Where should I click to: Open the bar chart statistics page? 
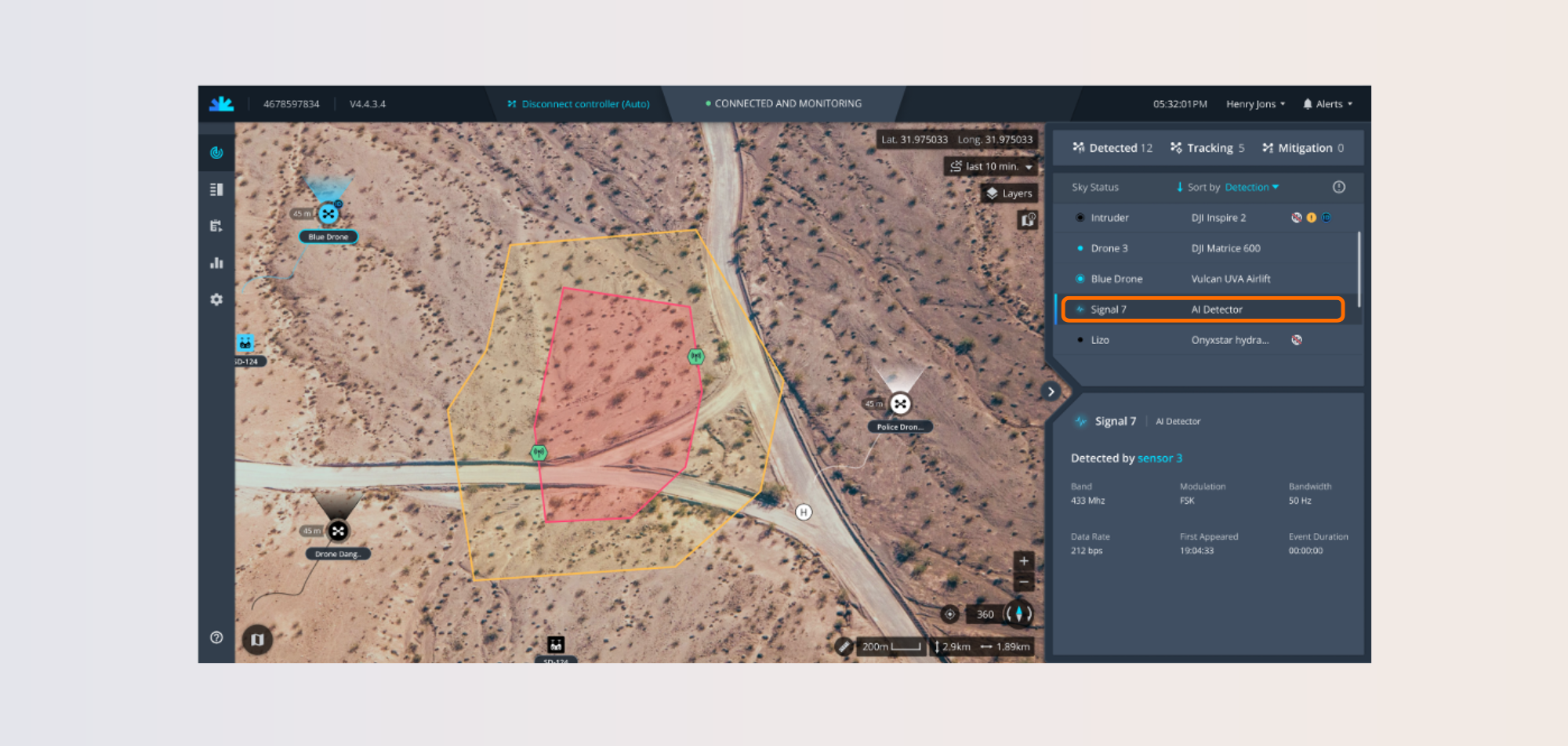click(216, 263)
